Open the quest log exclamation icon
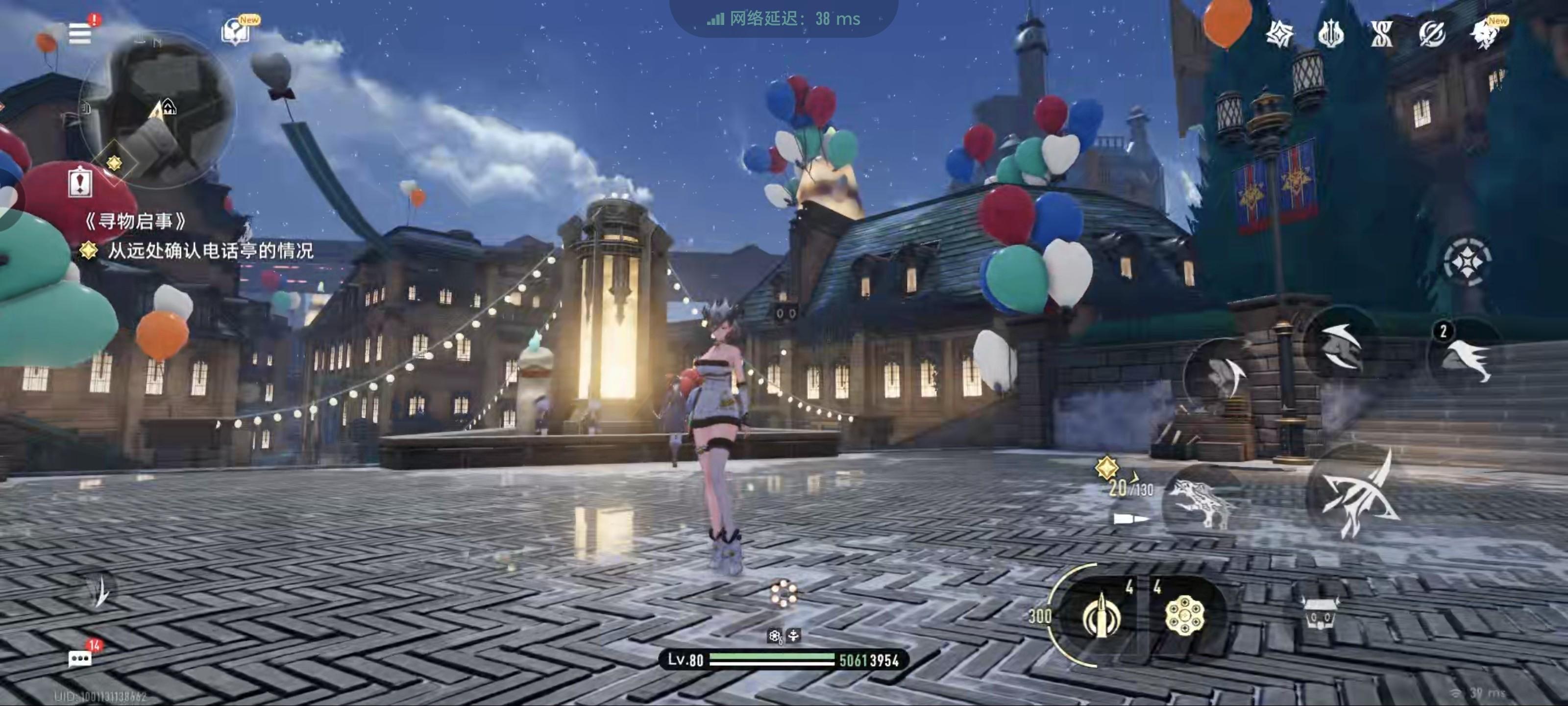This screenshot has height=706, width=1568. pyautogui.click(x=80, y=182)
